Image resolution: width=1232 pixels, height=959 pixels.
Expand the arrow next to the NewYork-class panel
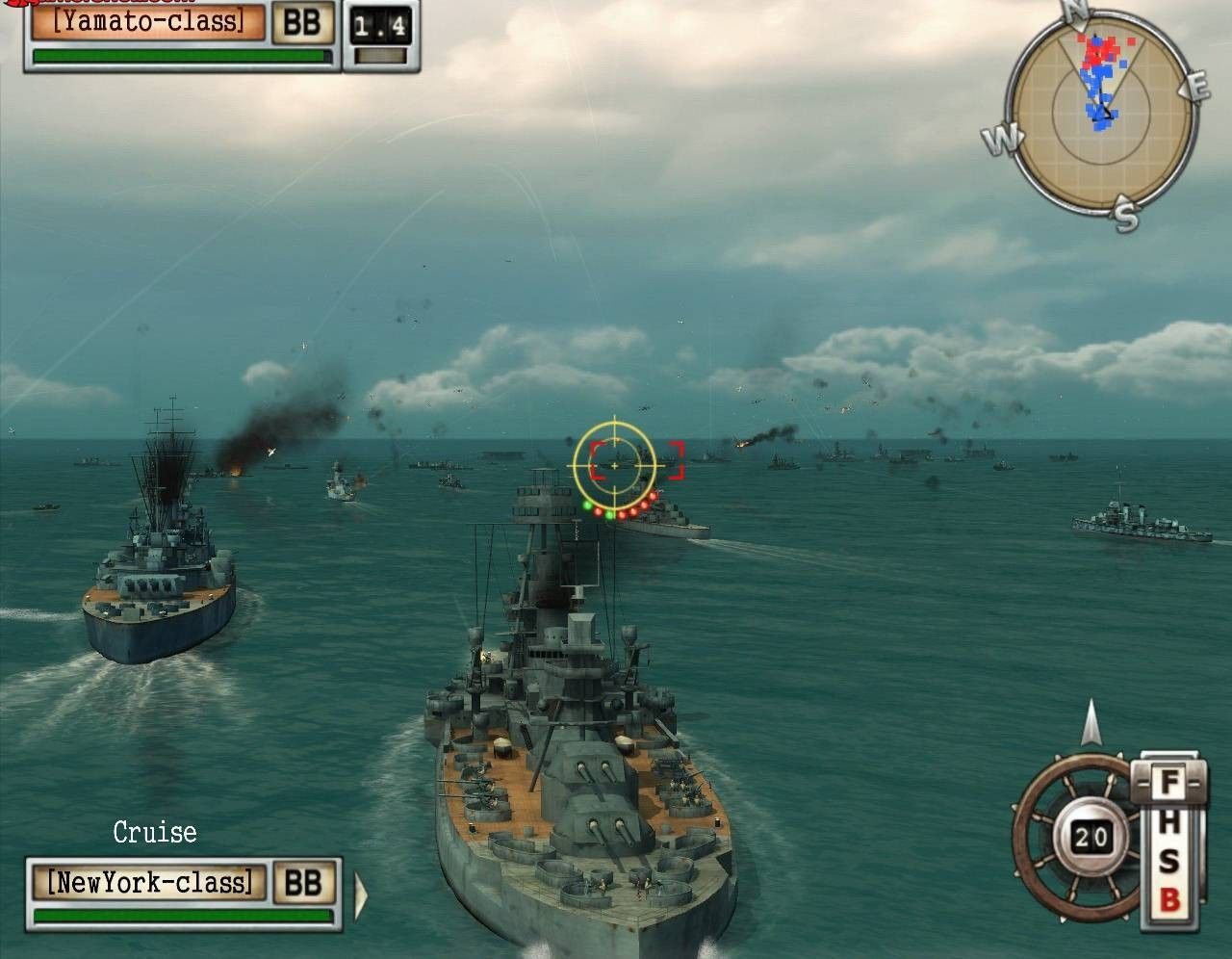coord(361,895)
